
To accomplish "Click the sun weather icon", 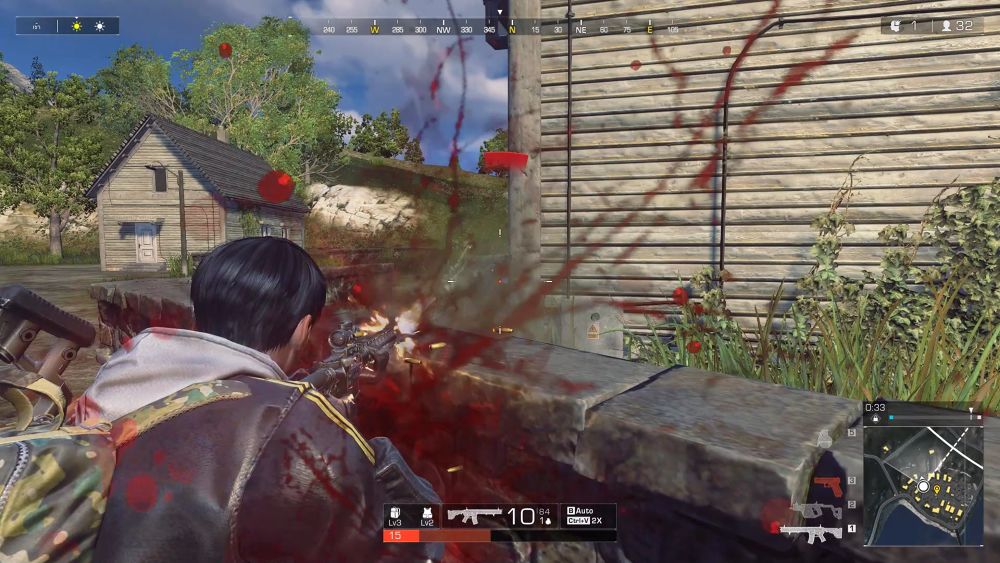I will point(77,26).
